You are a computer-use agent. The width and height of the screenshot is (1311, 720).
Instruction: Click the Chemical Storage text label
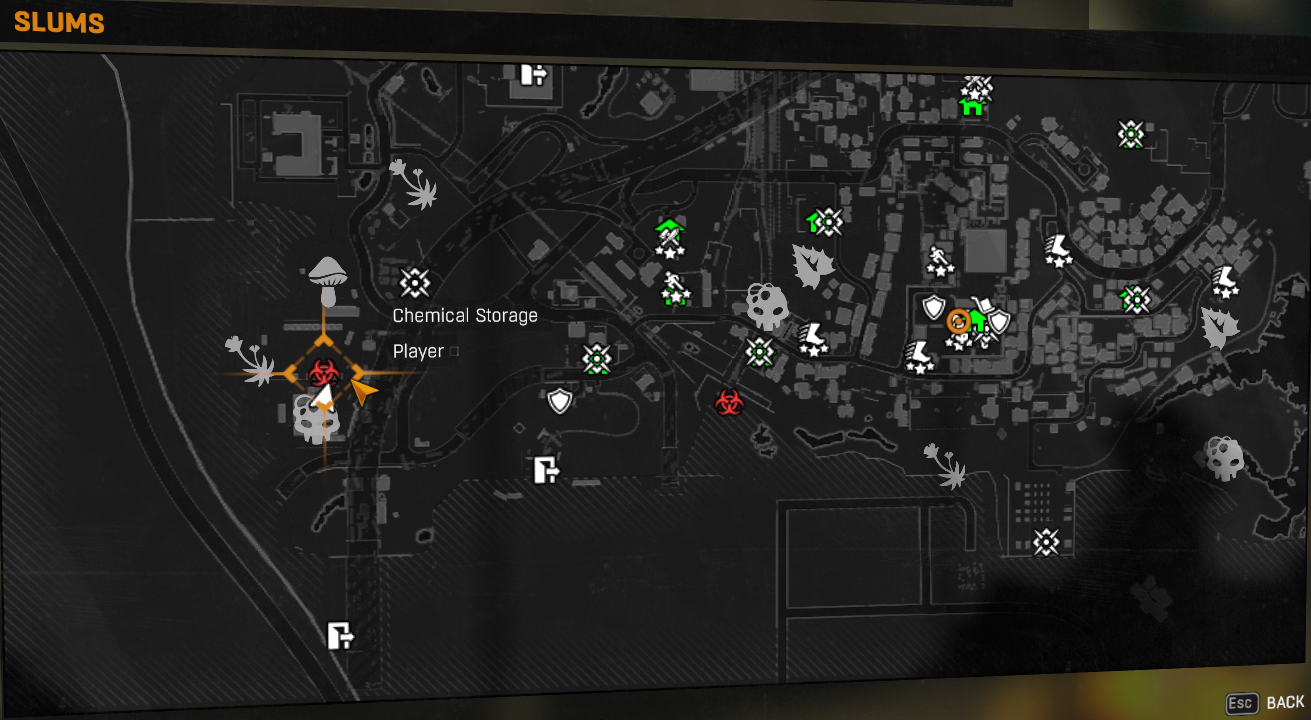tap(465, 315)
